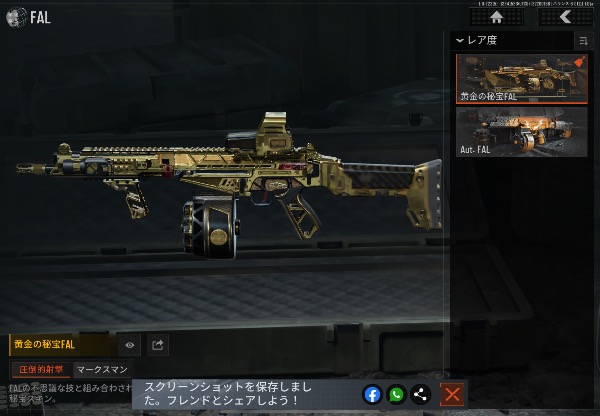Share the screenshot on Facebook
This screenshot has width=600, height=416.
point(373,394)
